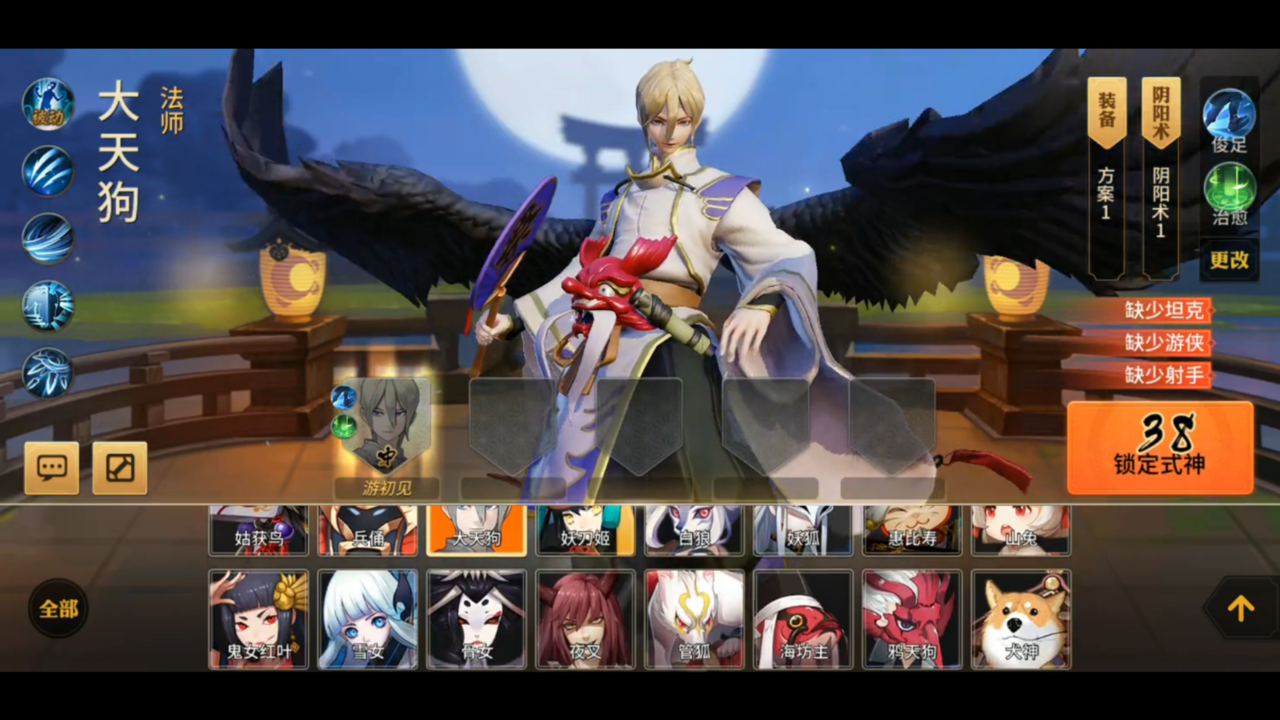
Task: Collapse the shikigami list with the up arrow
Action: tap(1240, 608)
